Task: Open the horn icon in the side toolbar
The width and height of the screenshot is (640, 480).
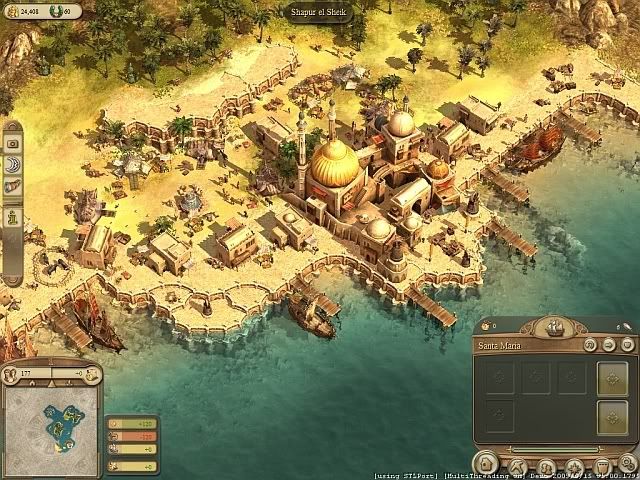Action: click(14, 187)
